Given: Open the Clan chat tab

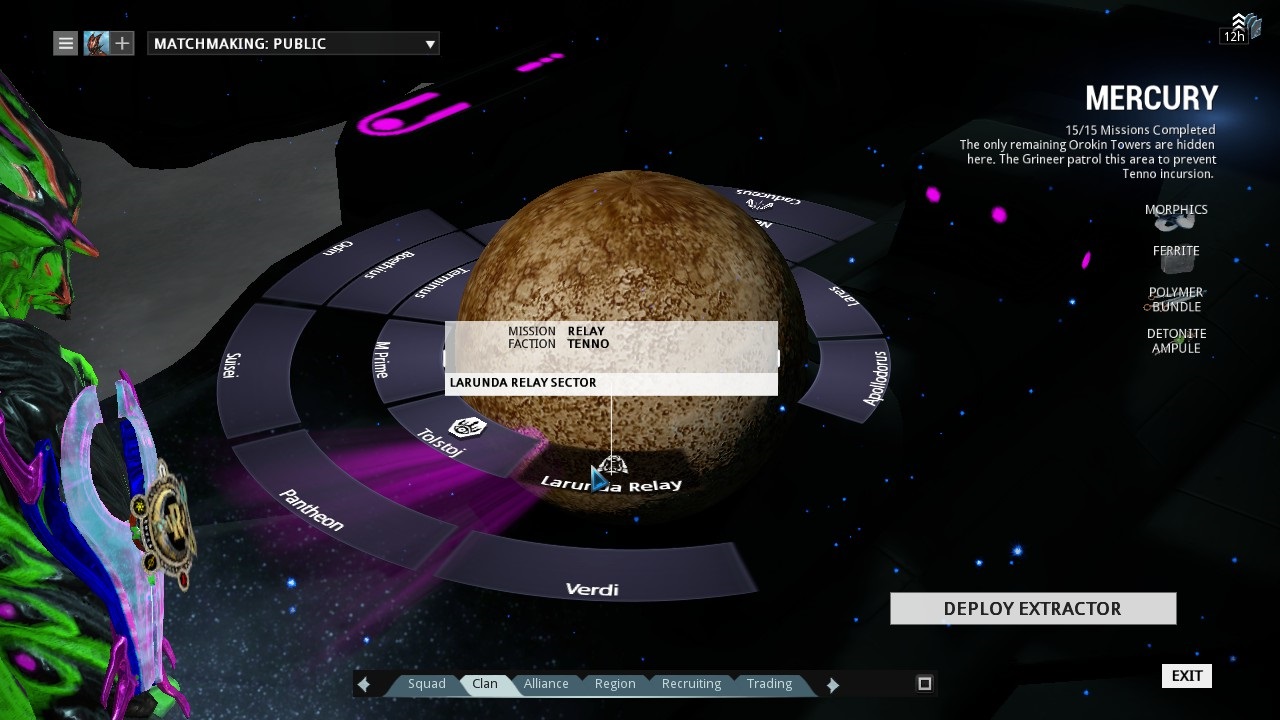Looking at the screenshot, I should (x=485, y=684).
